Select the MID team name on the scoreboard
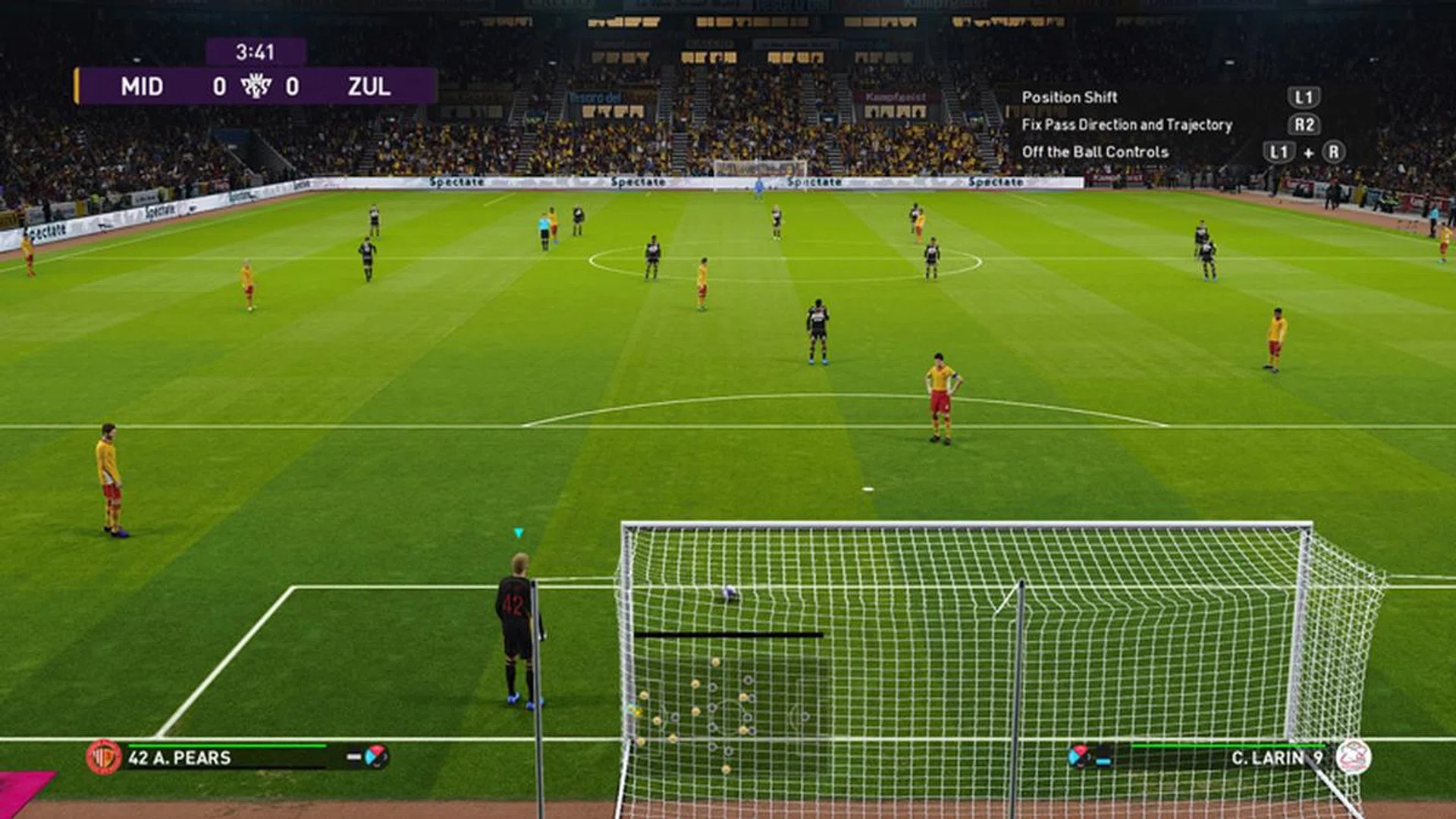 pos(142,86)
